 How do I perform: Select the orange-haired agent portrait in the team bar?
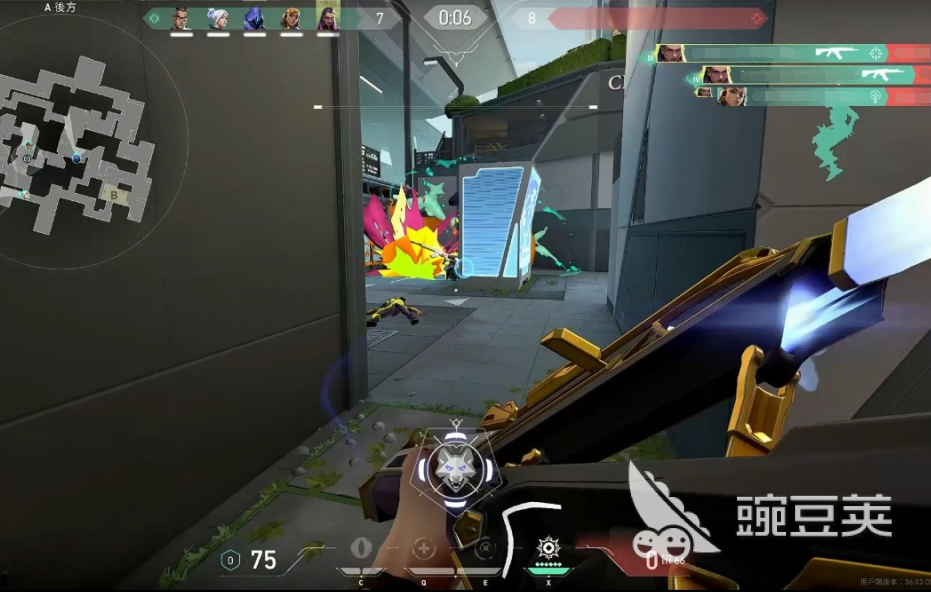tap(291, 18)
